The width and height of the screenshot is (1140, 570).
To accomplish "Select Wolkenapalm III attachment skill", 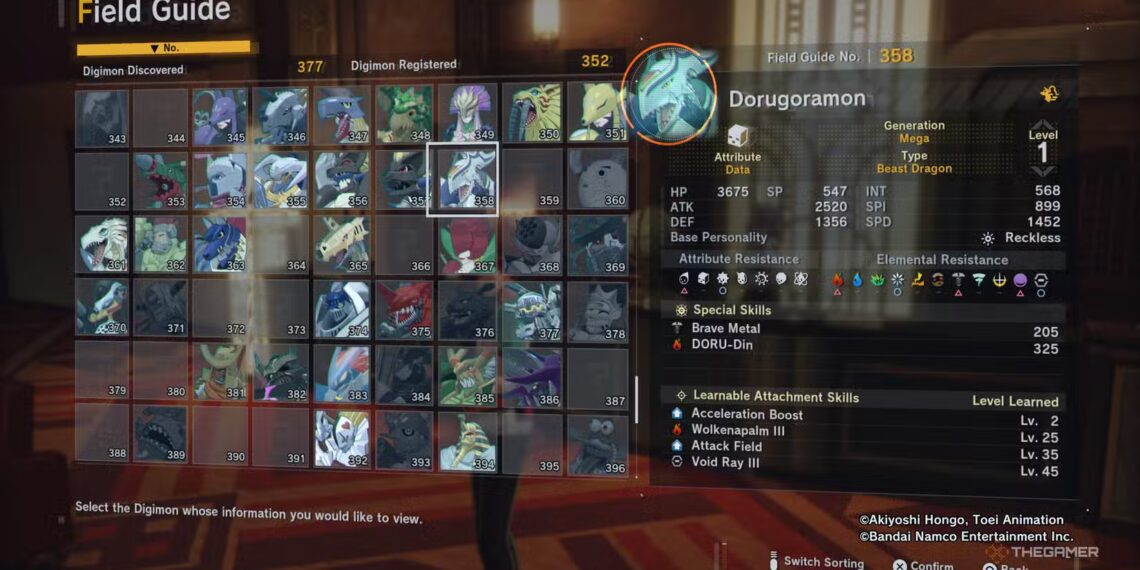I will (865, 431).
